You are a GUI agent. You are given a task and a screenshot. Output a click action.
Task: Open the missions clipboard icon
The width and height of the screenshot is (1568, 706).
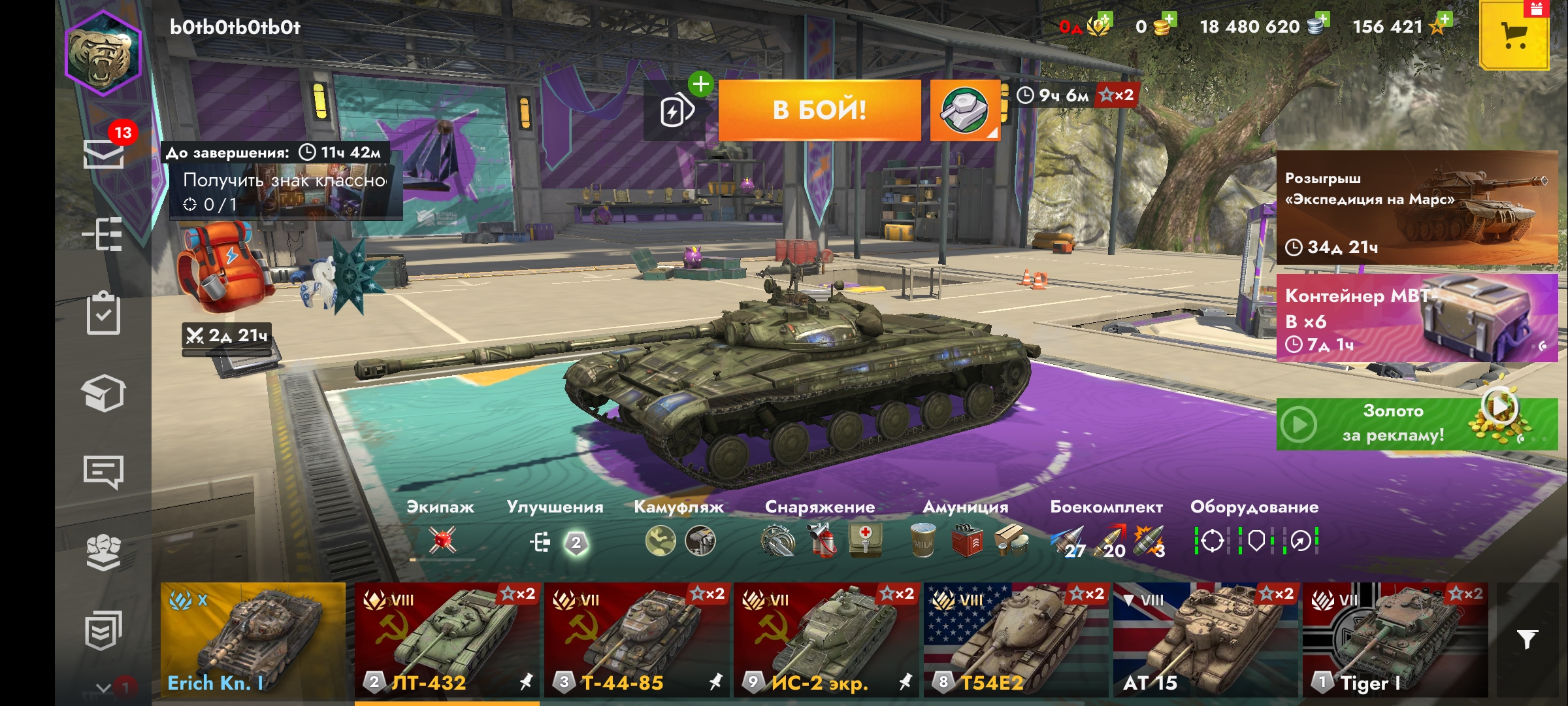103,314
